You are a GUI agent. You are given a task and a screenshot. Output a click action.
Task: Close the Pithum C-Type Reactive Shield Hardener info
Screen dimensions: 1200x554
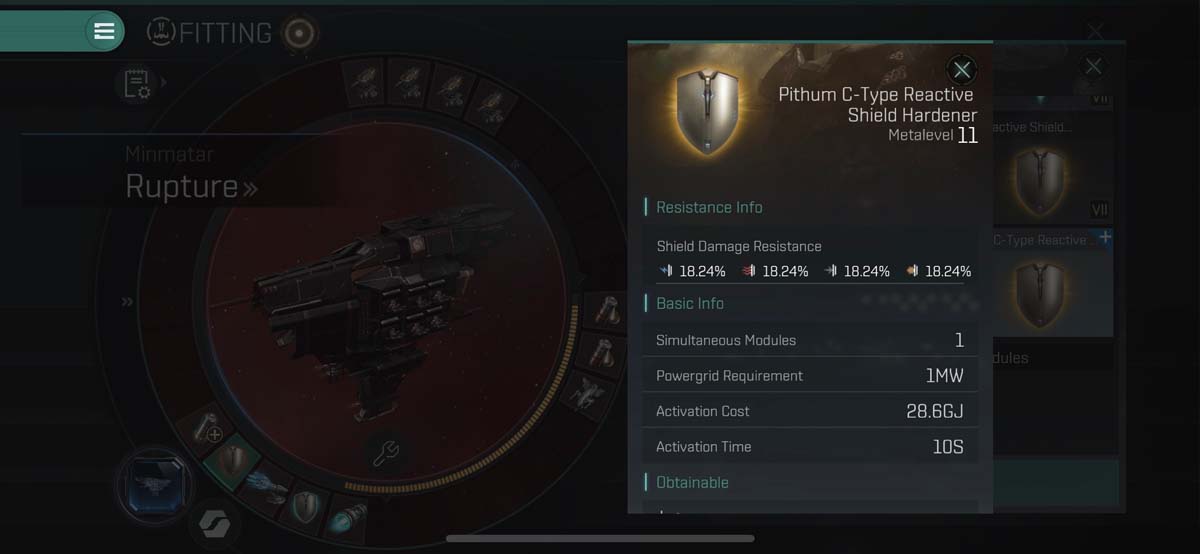click(x=961, y=70)
